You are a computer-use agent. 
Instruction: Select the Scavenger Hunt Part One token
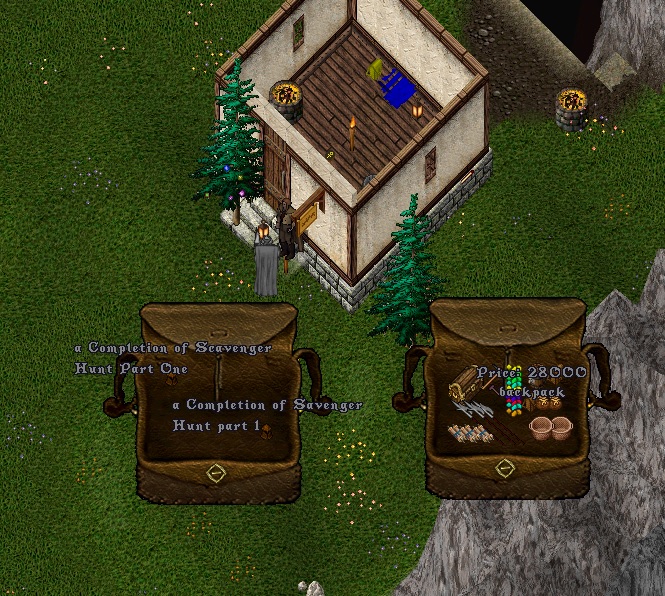(171, 379)
